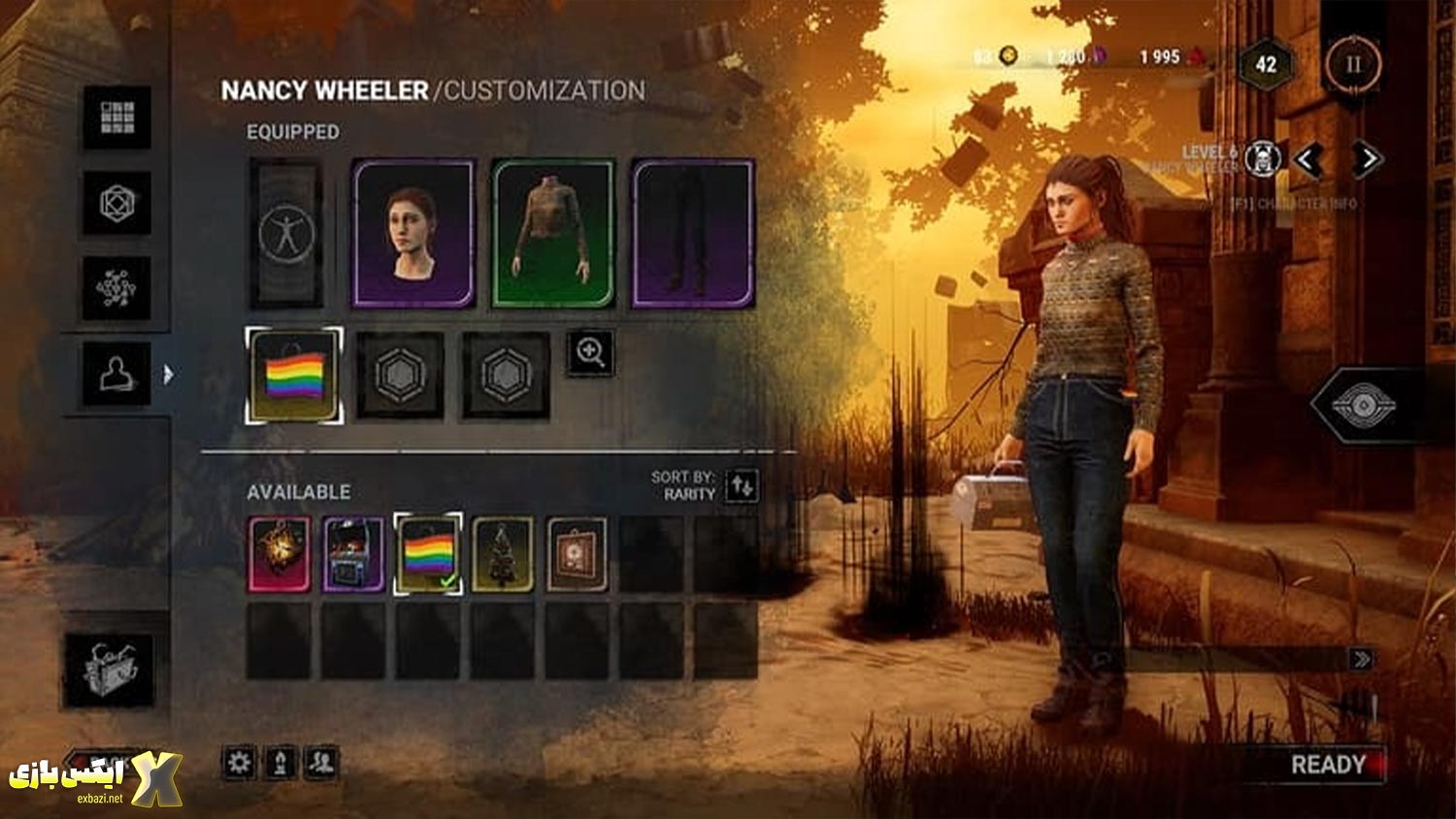Select the equipped green torso sweater thumbnail
Viewport: 1456px width, 819px height.
553,233
